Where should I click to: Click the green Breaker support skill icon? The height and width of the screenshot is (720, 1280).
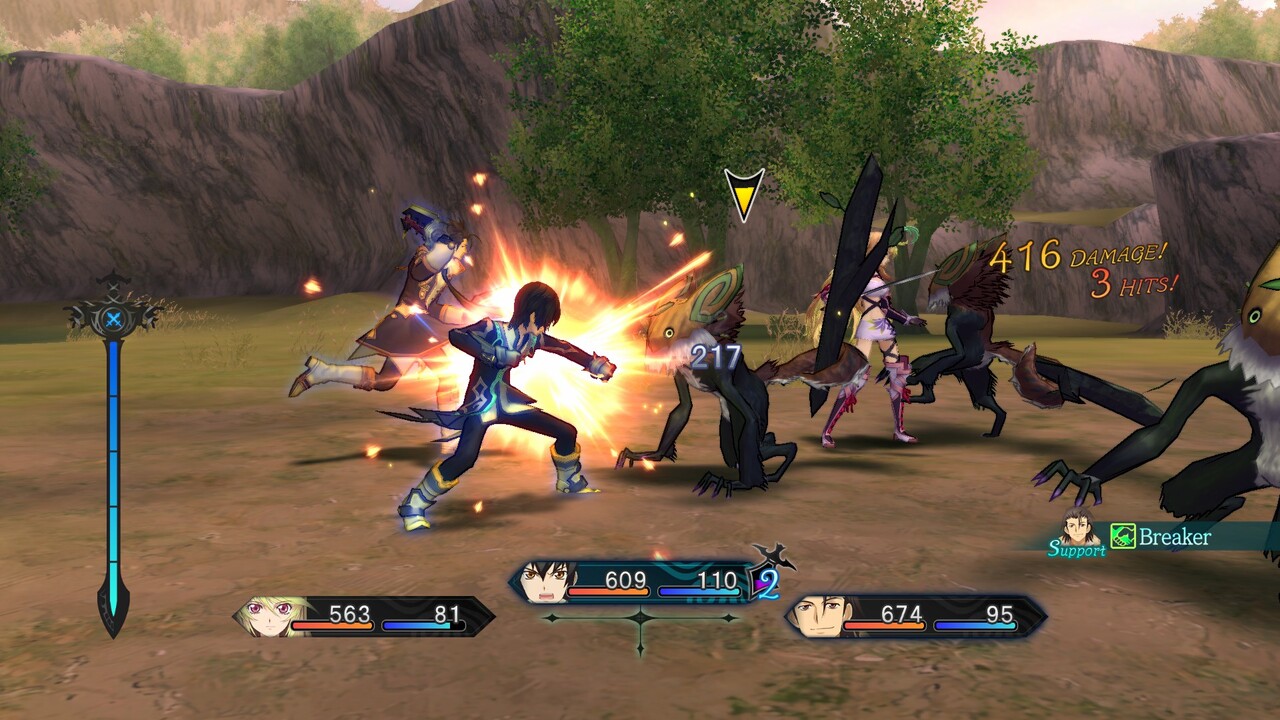(x=1123, y=537)
